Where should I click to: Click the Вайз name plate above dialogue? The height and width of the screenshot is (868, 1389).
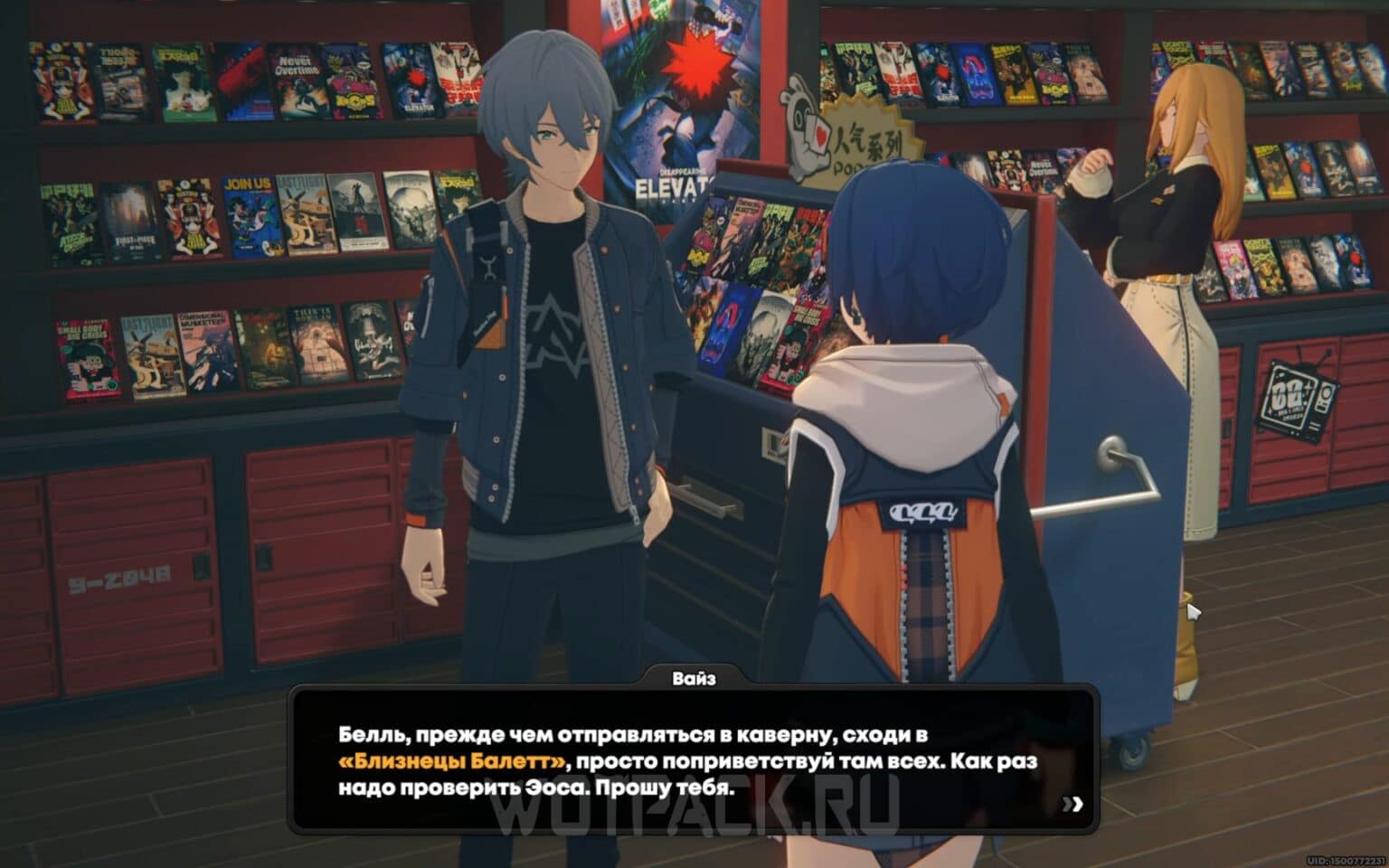point(693,679)
